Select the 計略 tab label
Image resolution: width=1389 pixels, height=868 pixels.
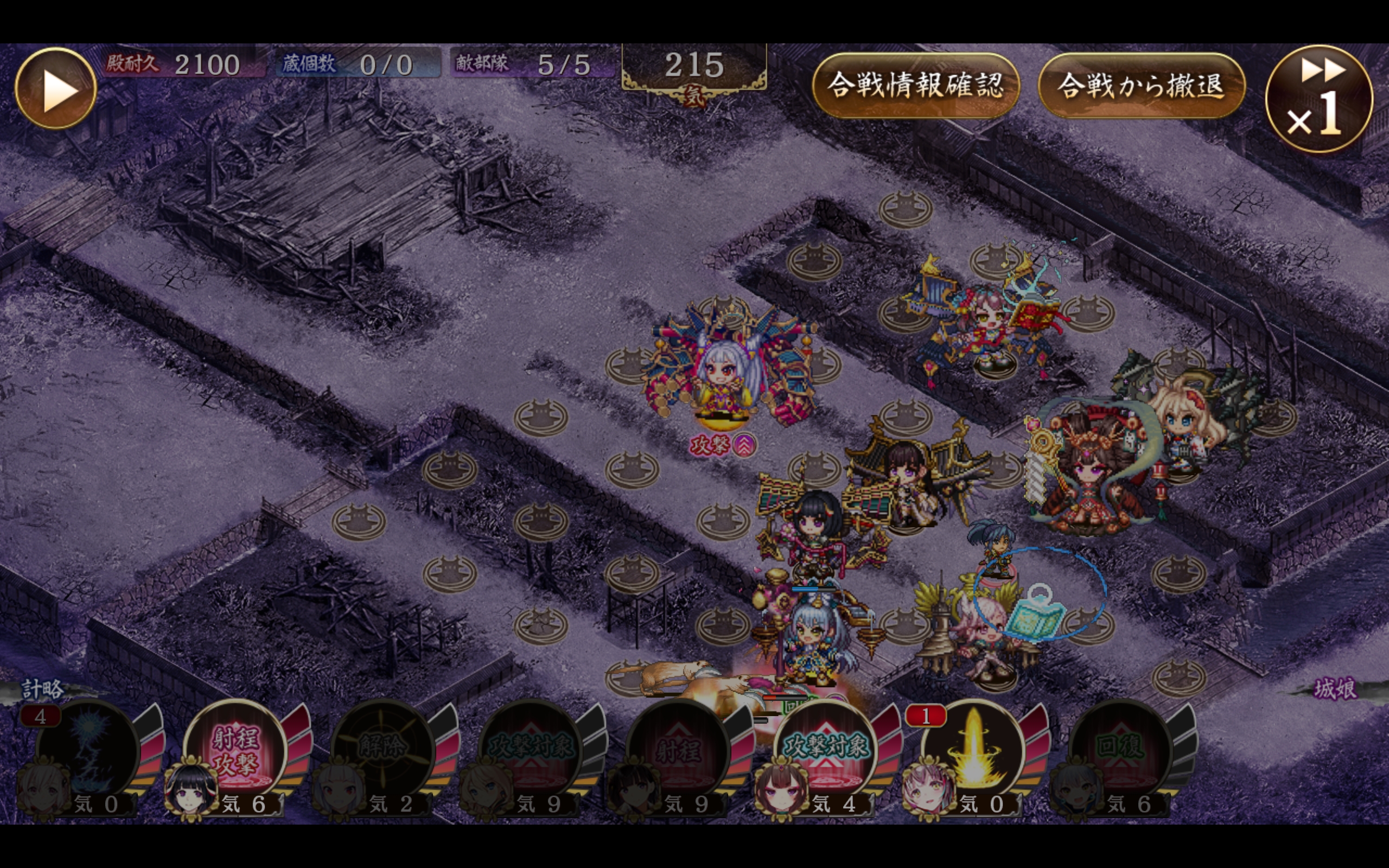click(42, 688)
